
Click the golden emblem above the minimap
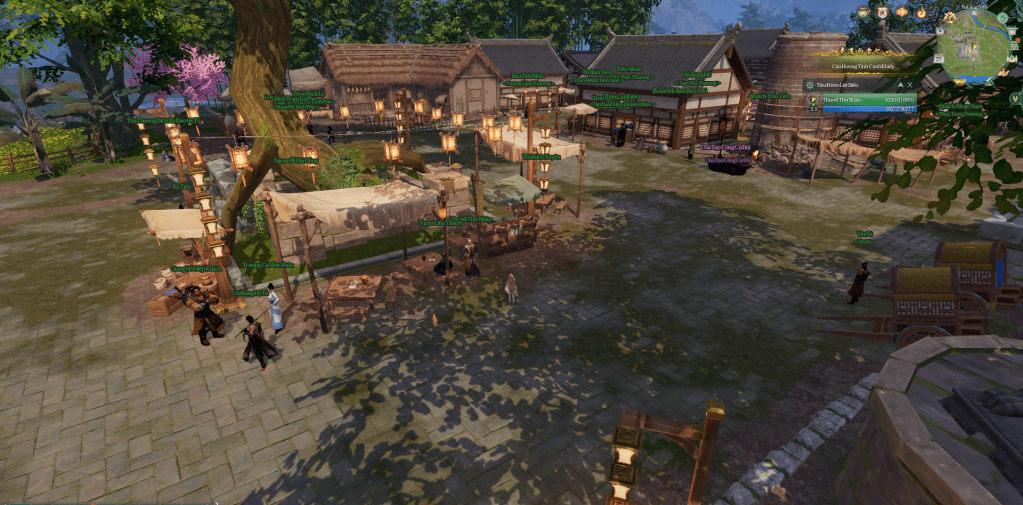(950, 17)
